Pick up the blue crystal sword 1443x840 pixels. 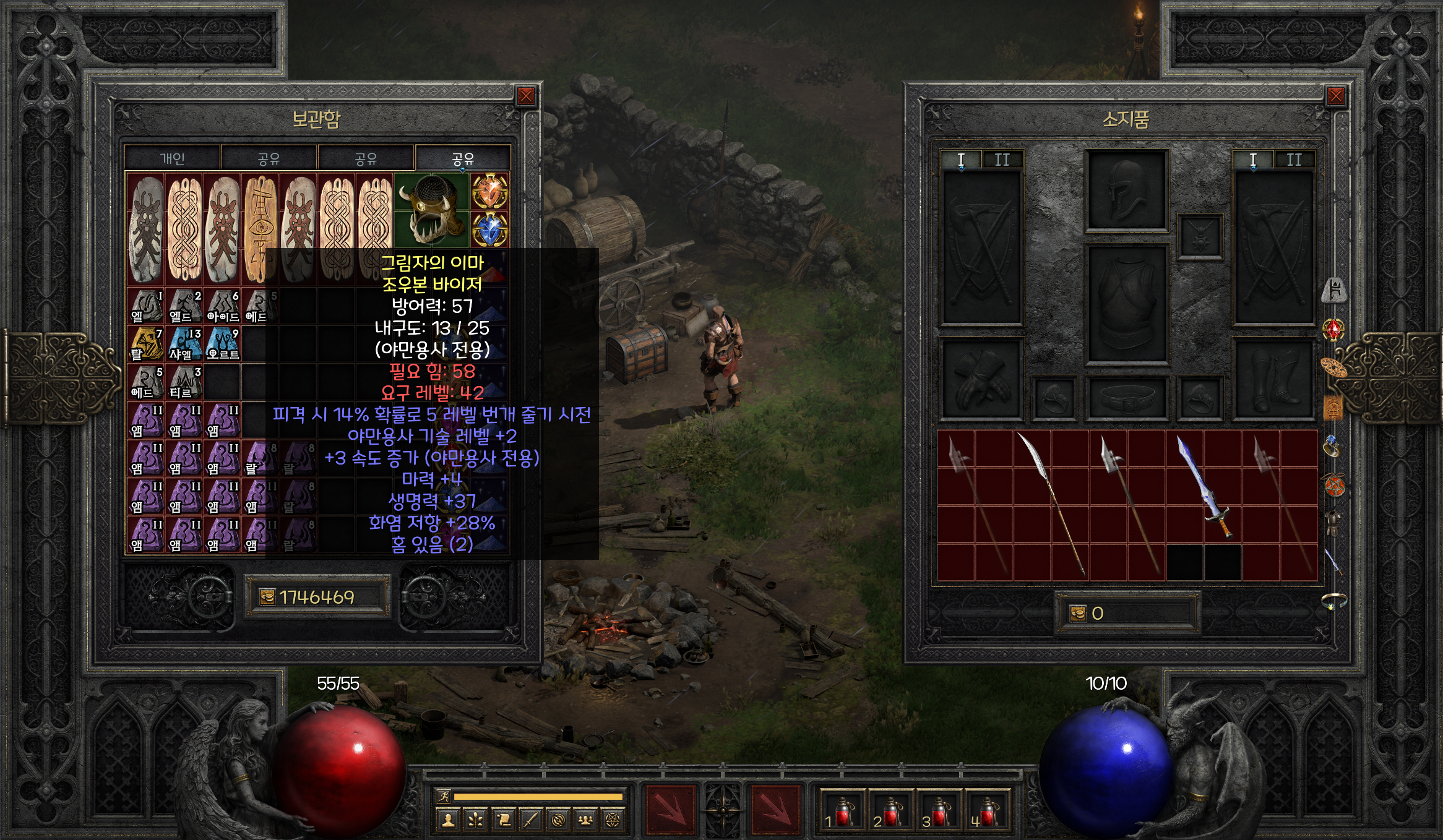click(1204, 486)
